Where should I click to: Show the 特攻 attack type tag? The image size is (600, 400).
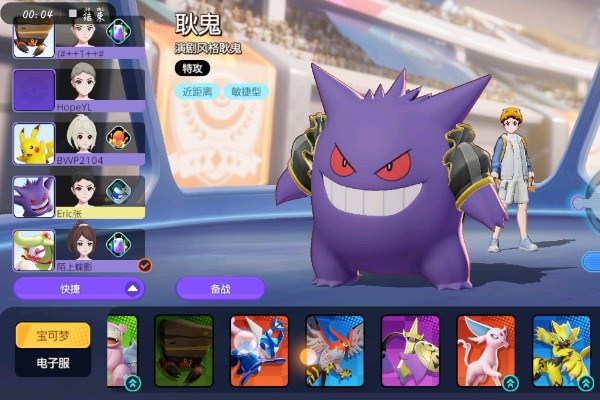click(190, 69)
